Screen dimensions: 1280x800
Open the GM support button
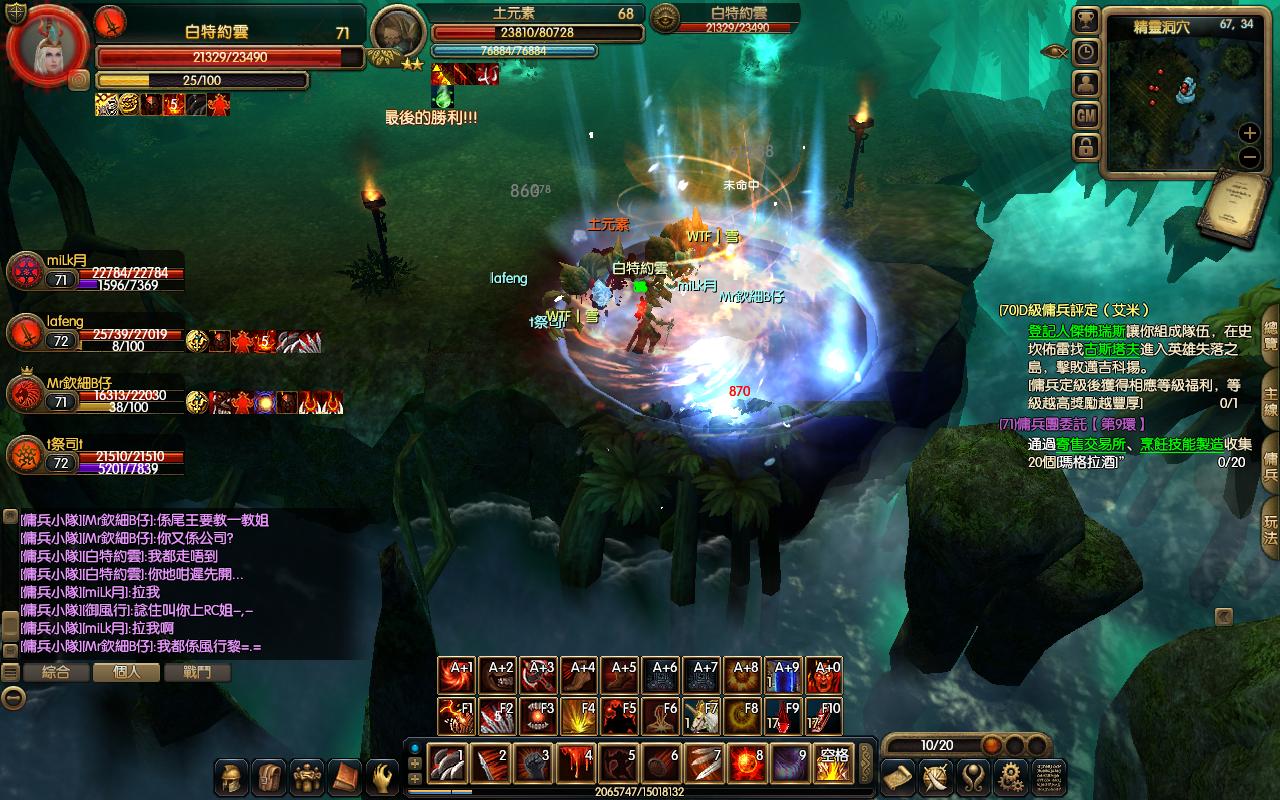pyautogui.click(x=1086, y=116)
